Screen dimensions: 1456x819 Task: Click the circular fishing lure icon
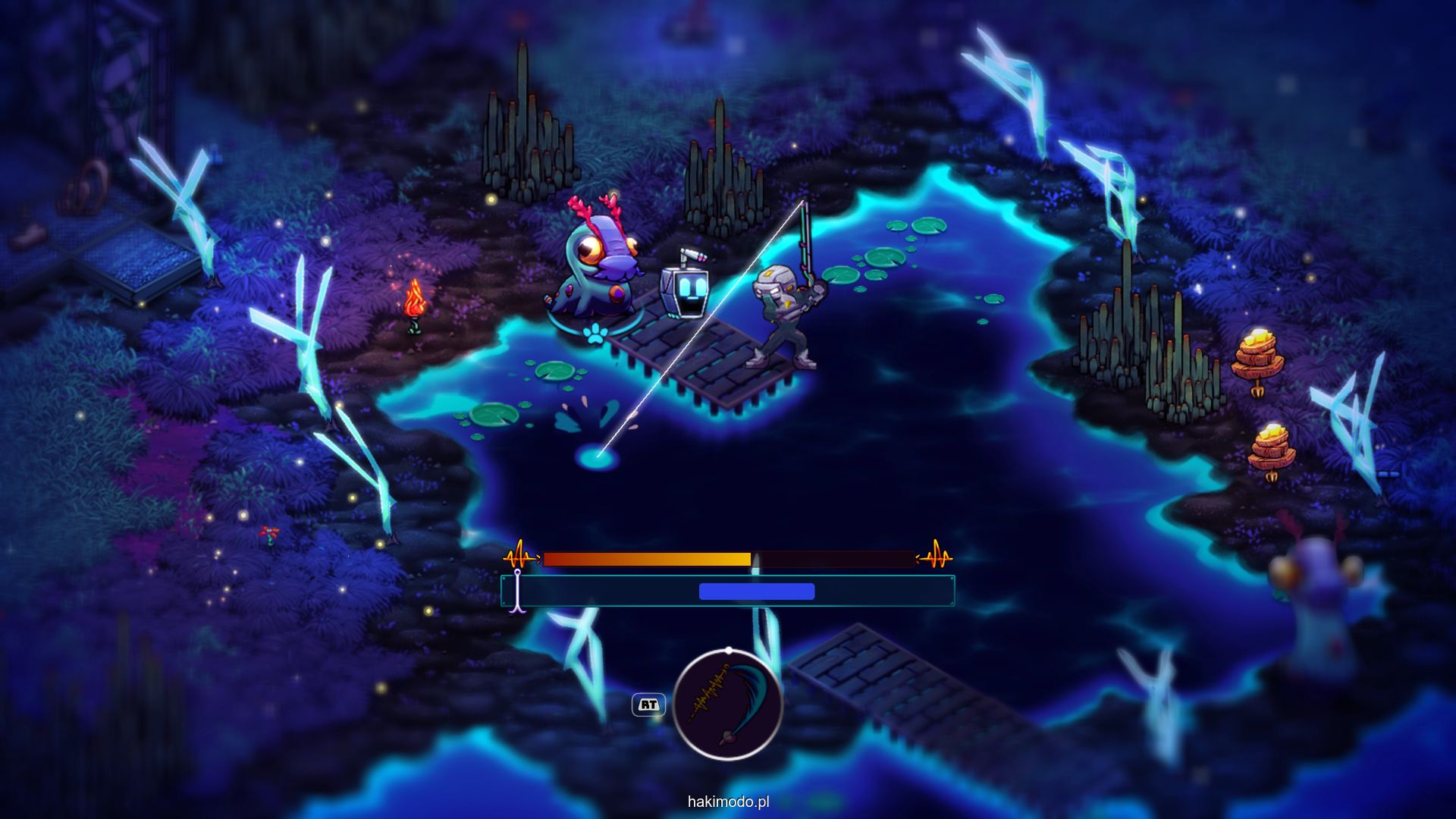[727, 704]
